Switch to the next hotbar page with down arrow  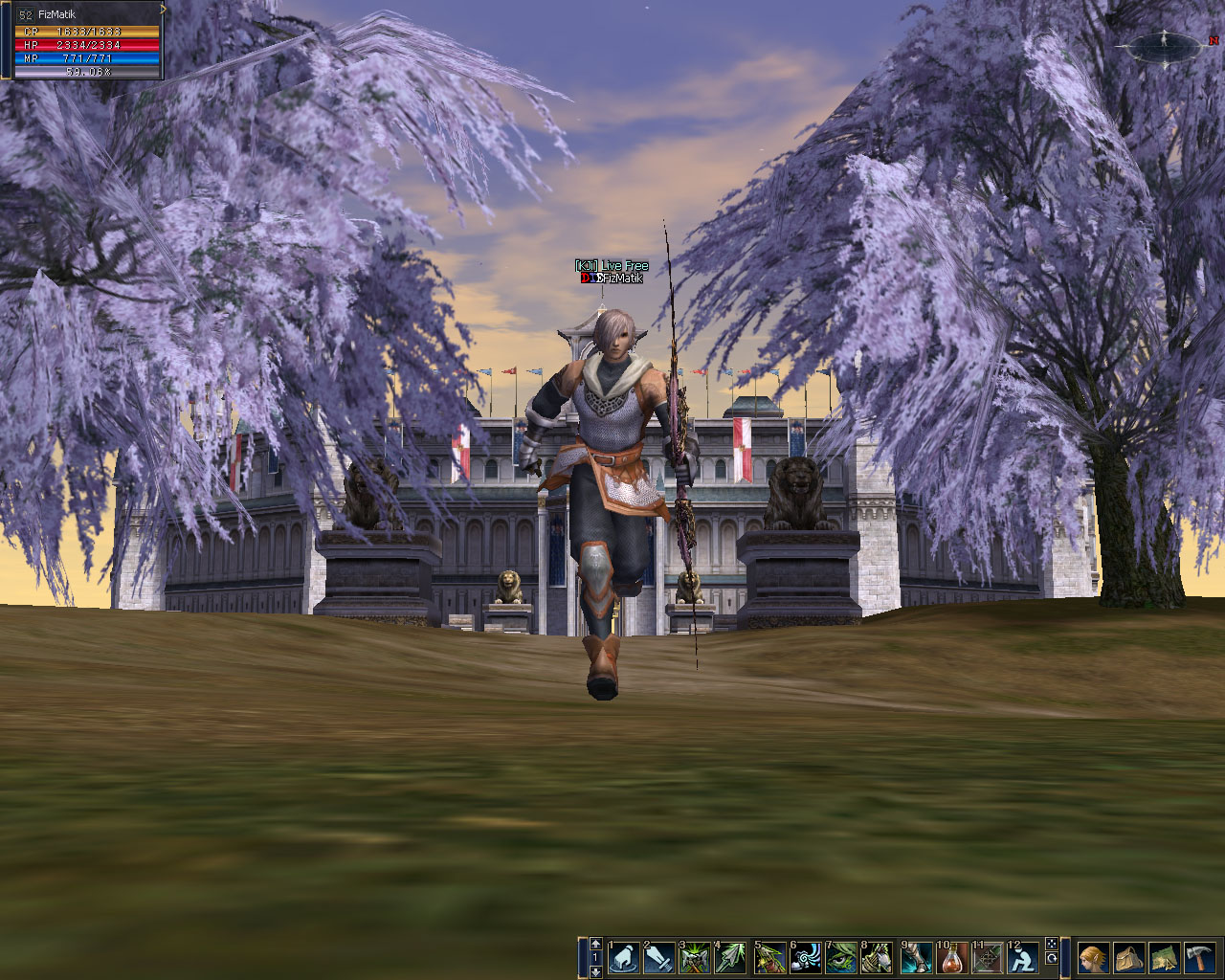595,971
